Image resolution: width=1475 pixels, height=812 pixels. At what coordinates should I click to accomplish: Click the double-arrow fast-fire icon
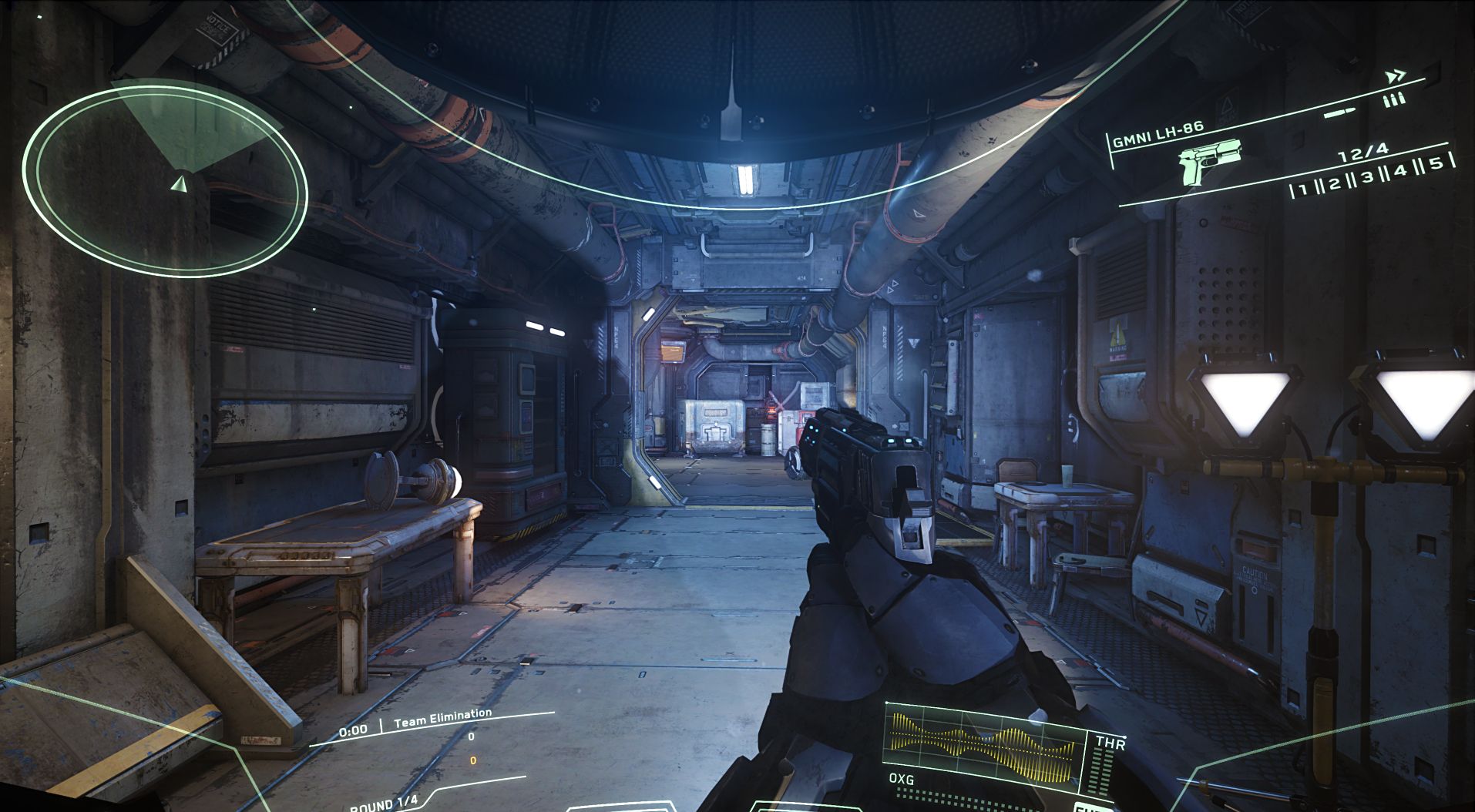coord(1395,77)
